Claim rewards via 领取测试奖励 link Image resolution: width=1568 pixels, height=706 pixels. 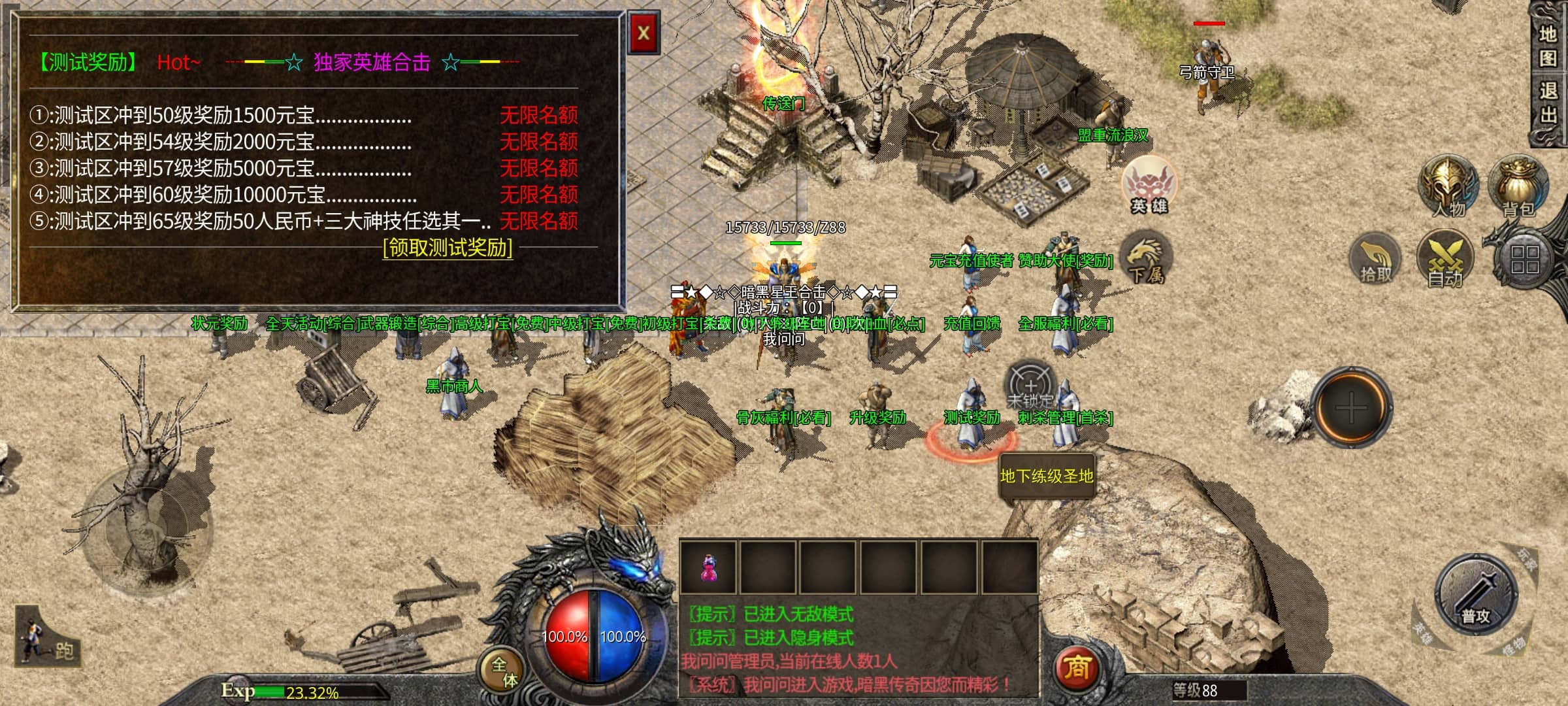click(448, 248)
